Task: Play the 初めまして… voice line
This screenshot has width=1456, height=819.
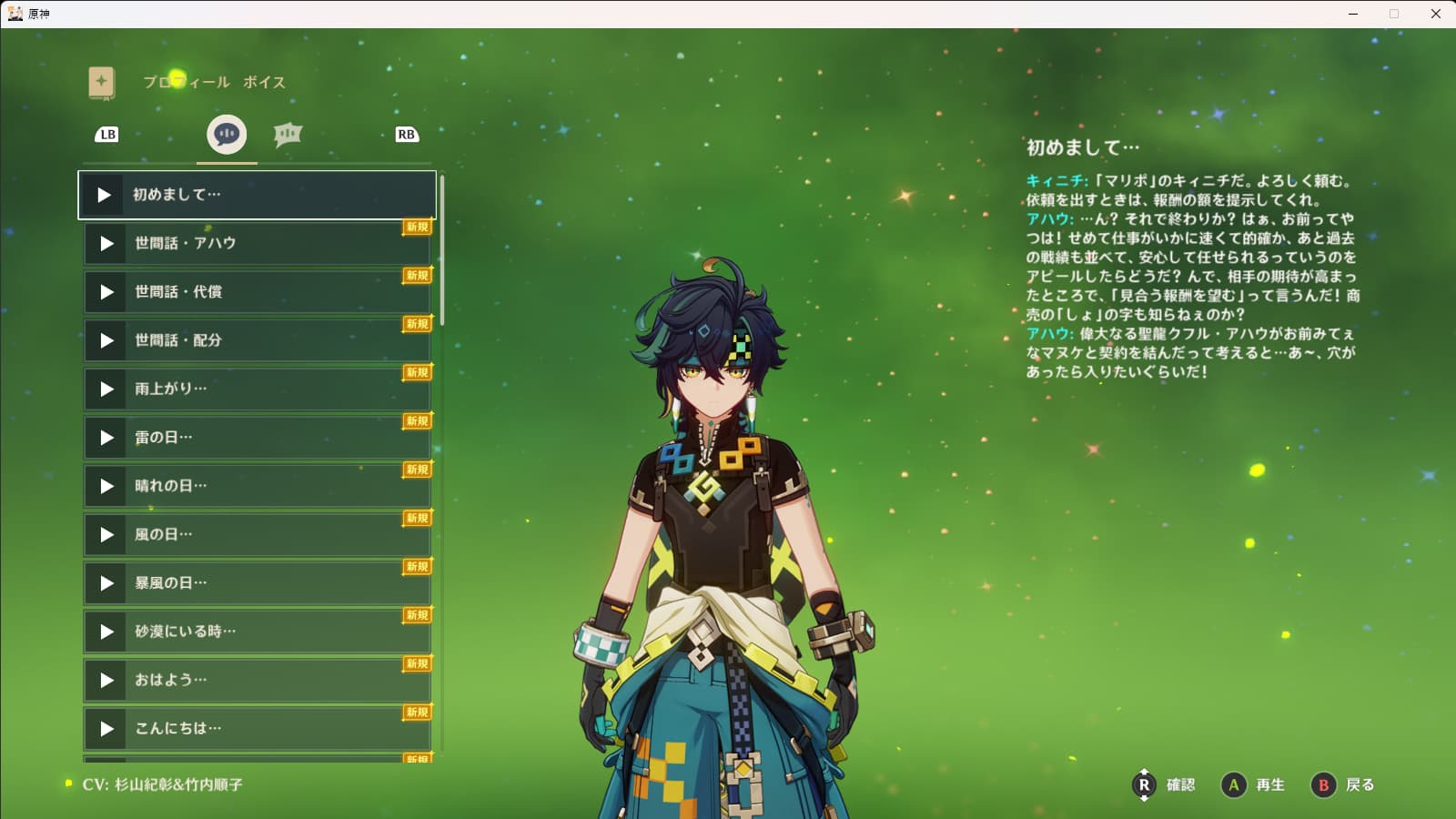Action: pyautogui.click(x=104, y=195)
